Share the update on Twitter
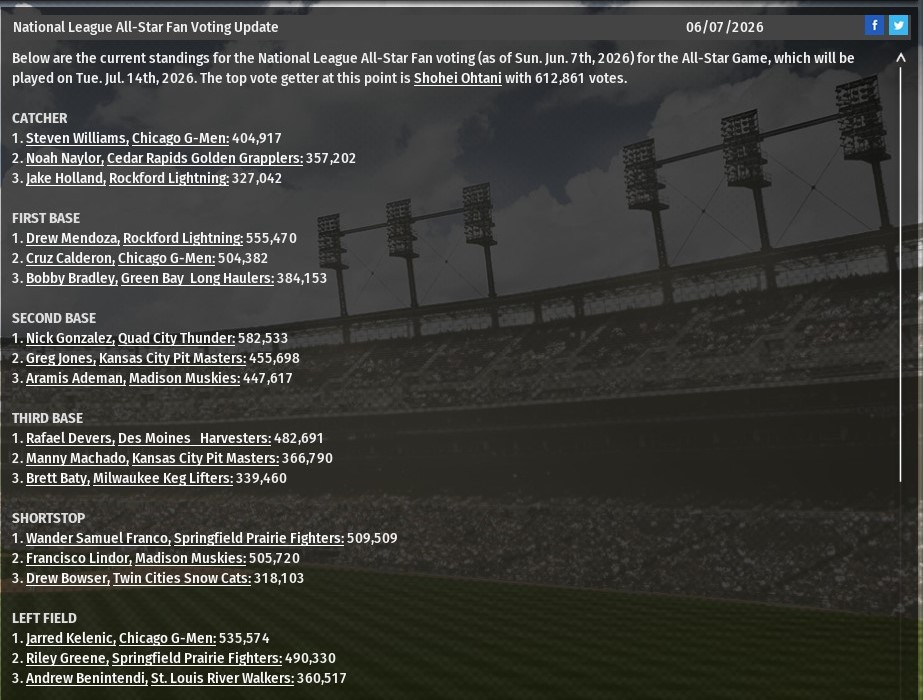 pos(898,26)
